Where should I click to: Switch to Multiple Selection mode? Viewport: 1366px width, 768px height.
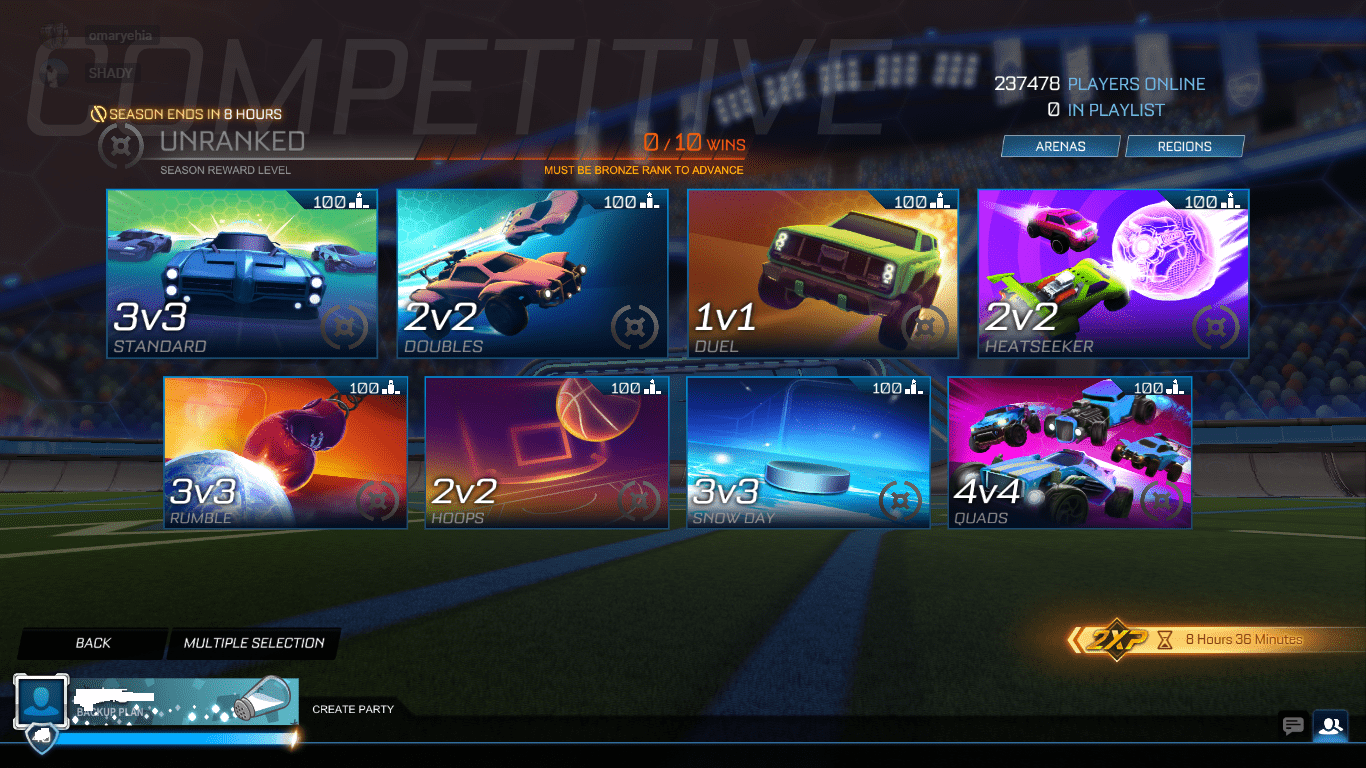coord(253,643)
